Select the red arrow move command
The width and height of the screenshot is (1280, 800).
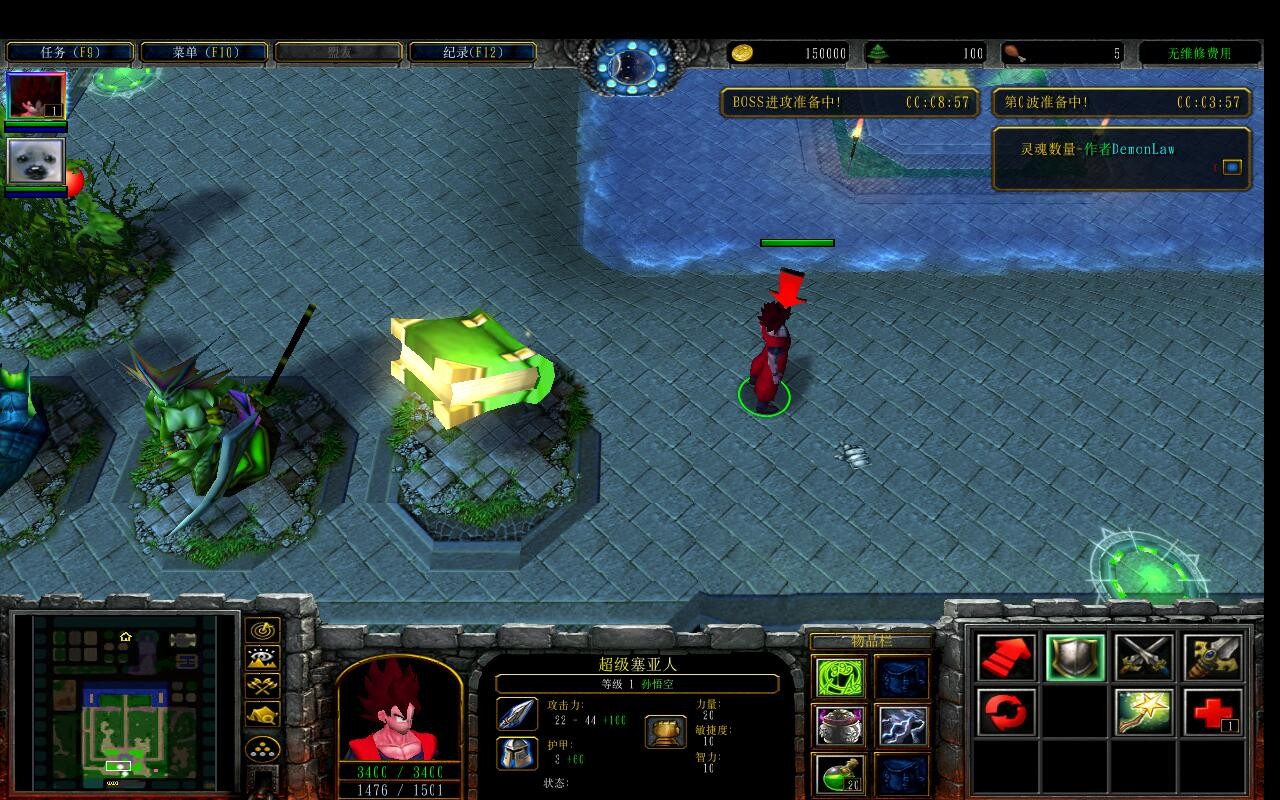click(1006, 658)
